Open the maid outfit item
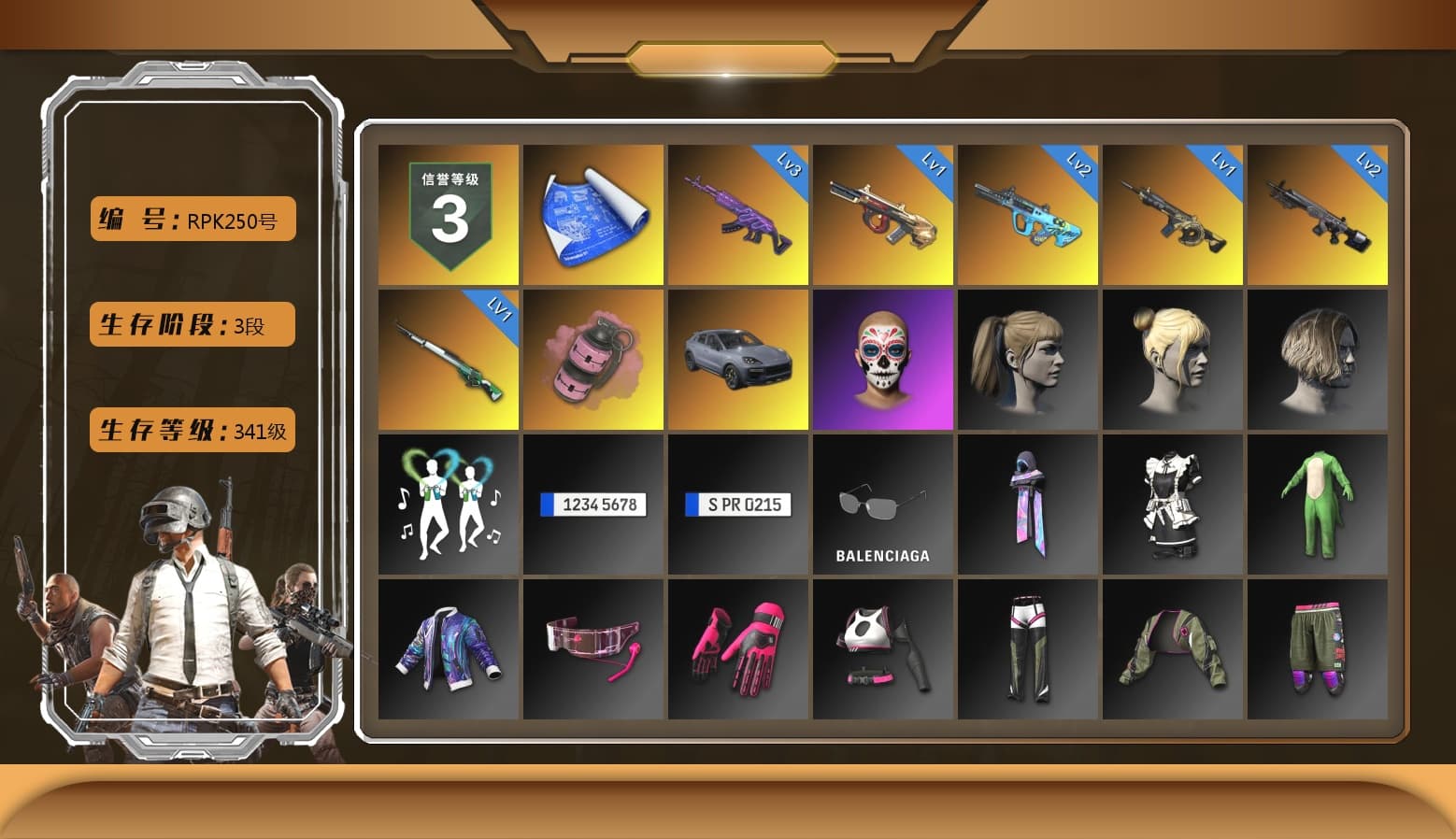Screen dimensions: 1456x839 tap(1173, 505)
